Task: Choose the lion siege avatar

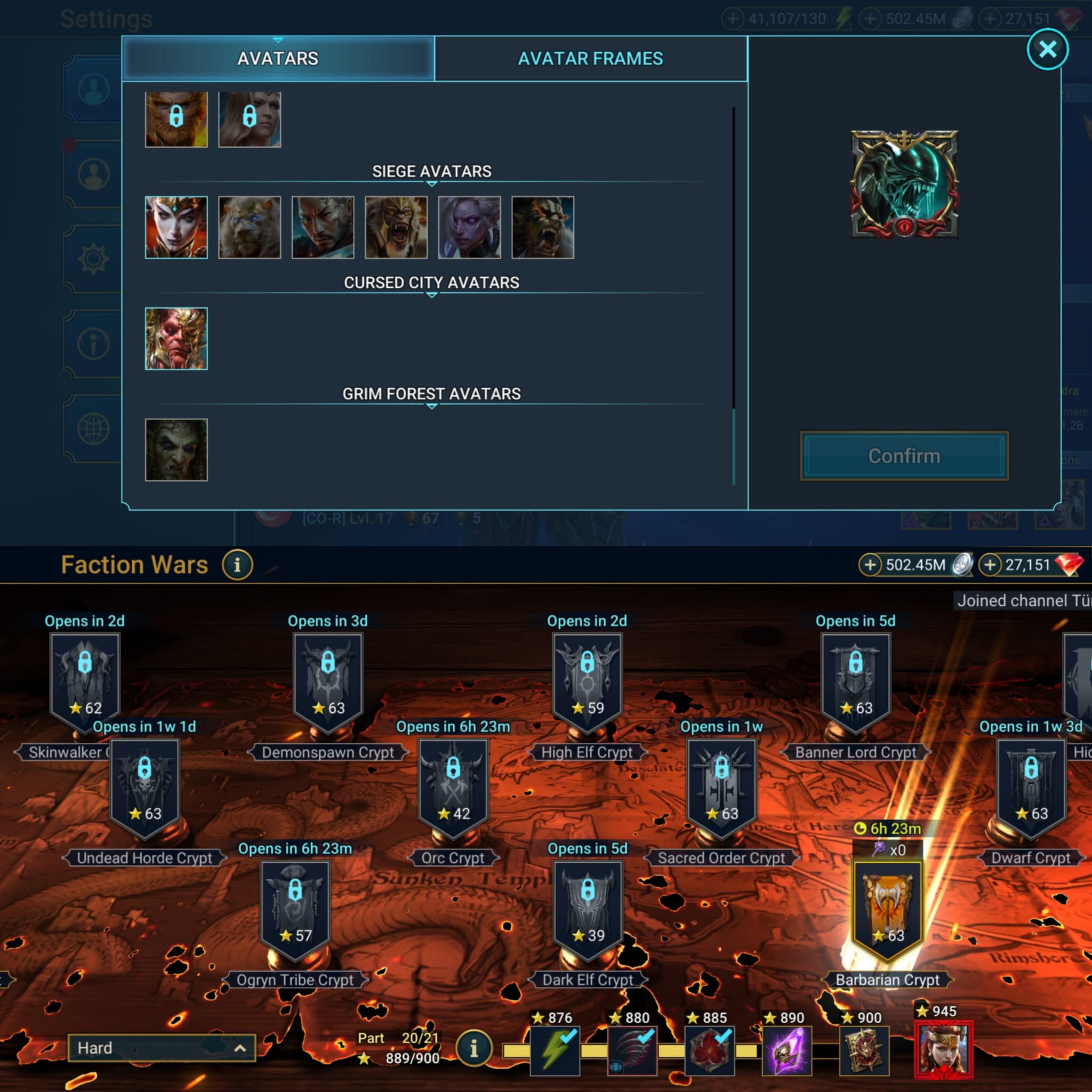Action: (249, 227)
